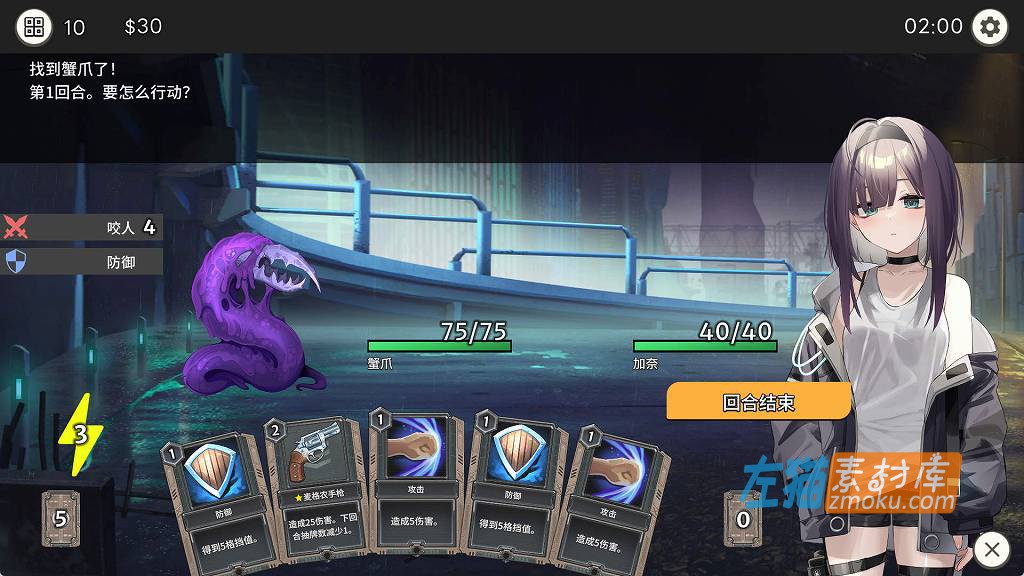View the discard pile showing 0
The image size is (1024, 576).
[x=742, y=518]
